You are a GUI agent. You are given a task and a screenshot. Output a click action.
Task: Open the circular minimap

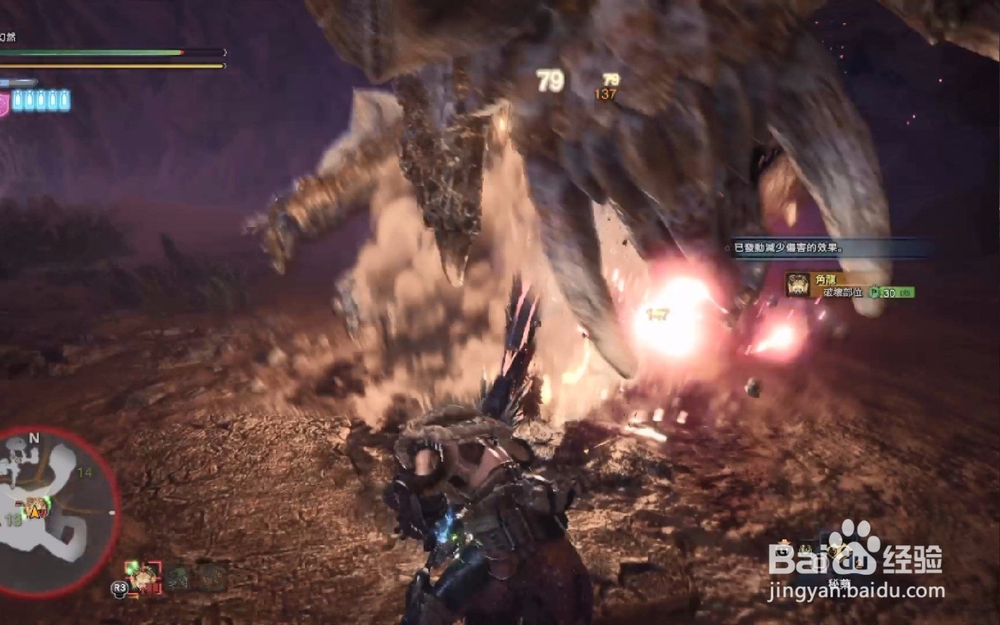(x=57, y=511)
